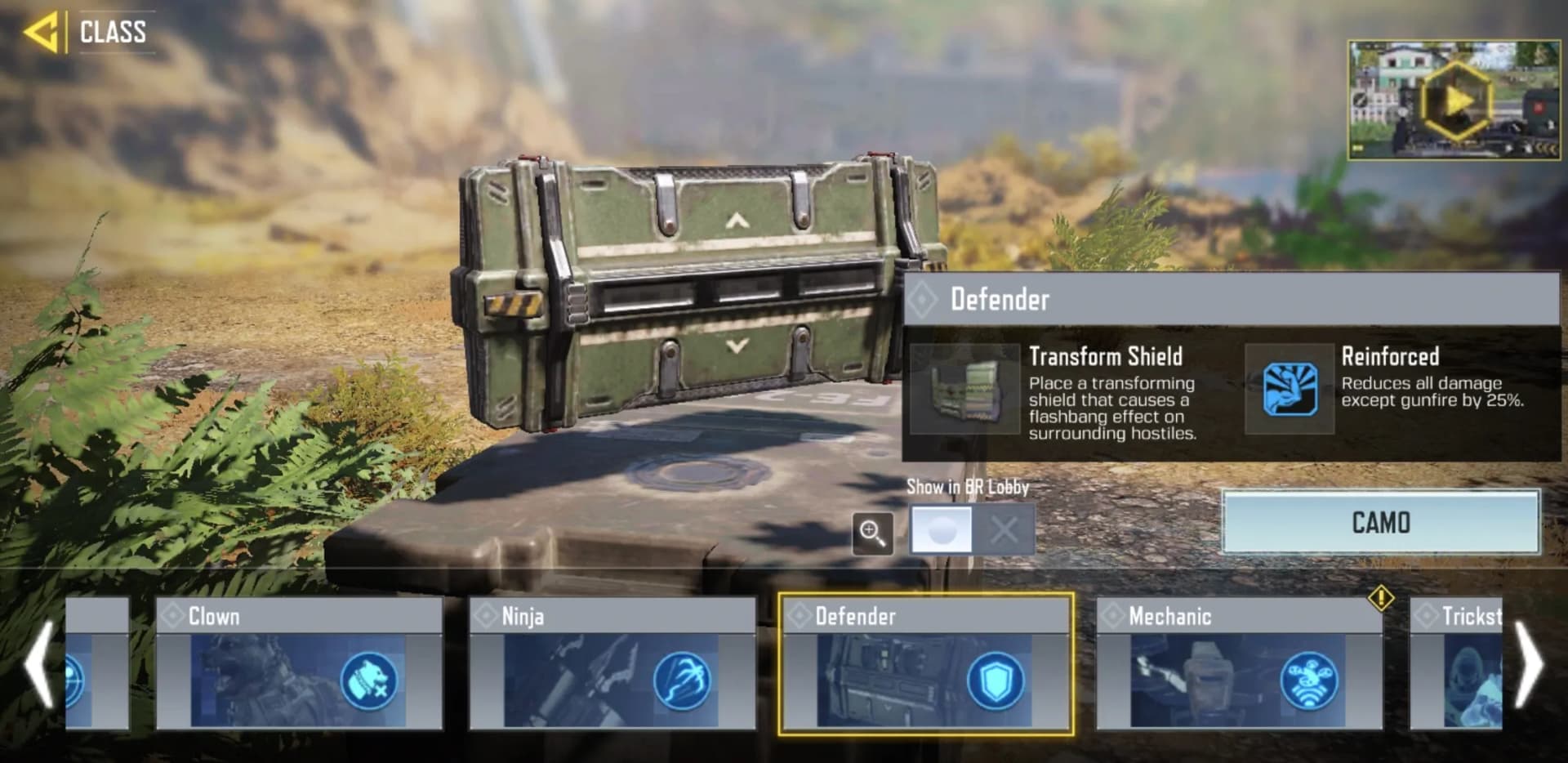Viewport: 1568px width, 763px height.
Task: Show previous classes with left arrow
Action: [x=38, y=663]
